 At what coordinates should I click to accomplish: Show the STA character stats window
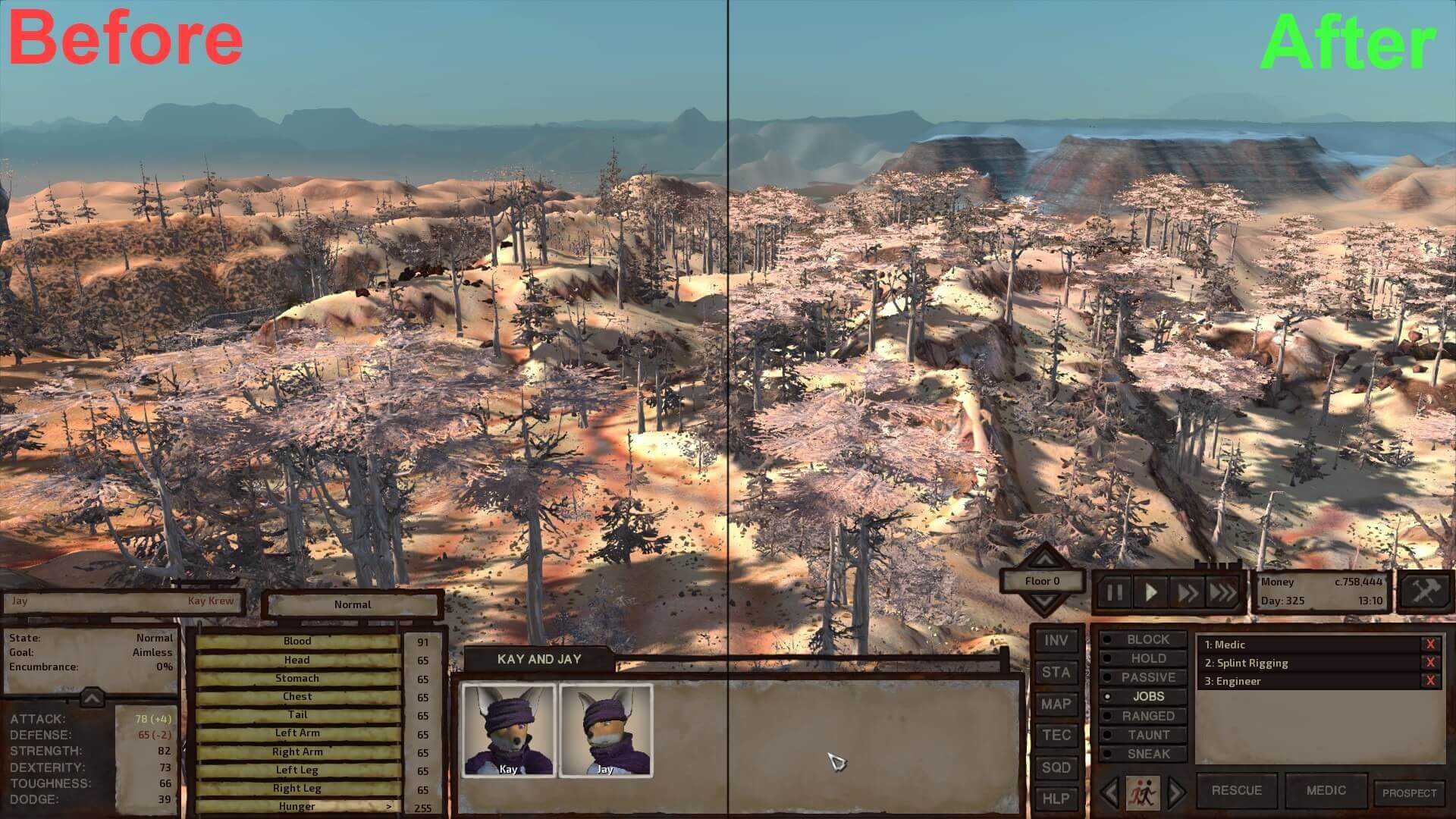point(1056,673)
